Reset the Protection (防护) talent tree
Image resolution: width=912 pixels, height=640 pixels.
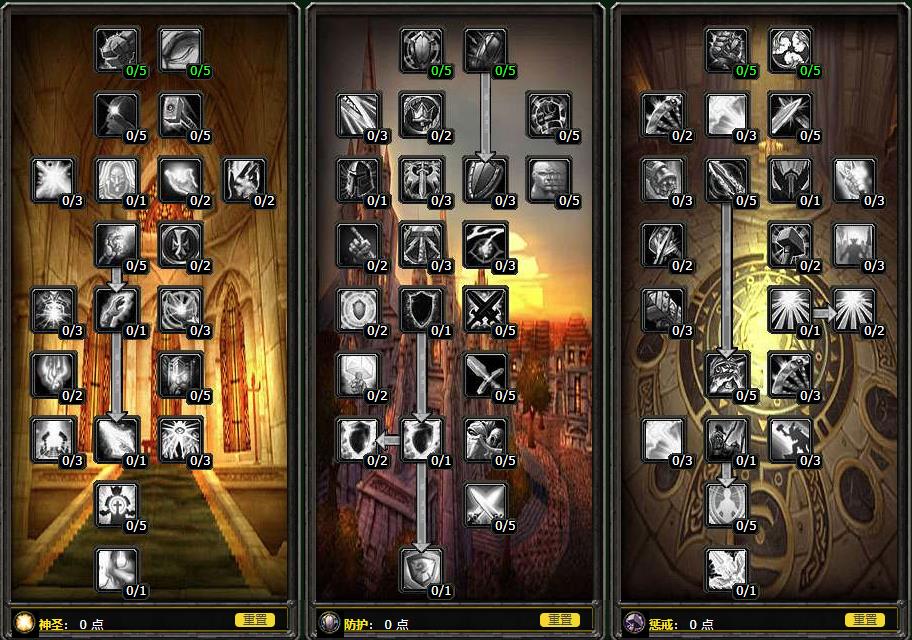click(x=559, y=620)
